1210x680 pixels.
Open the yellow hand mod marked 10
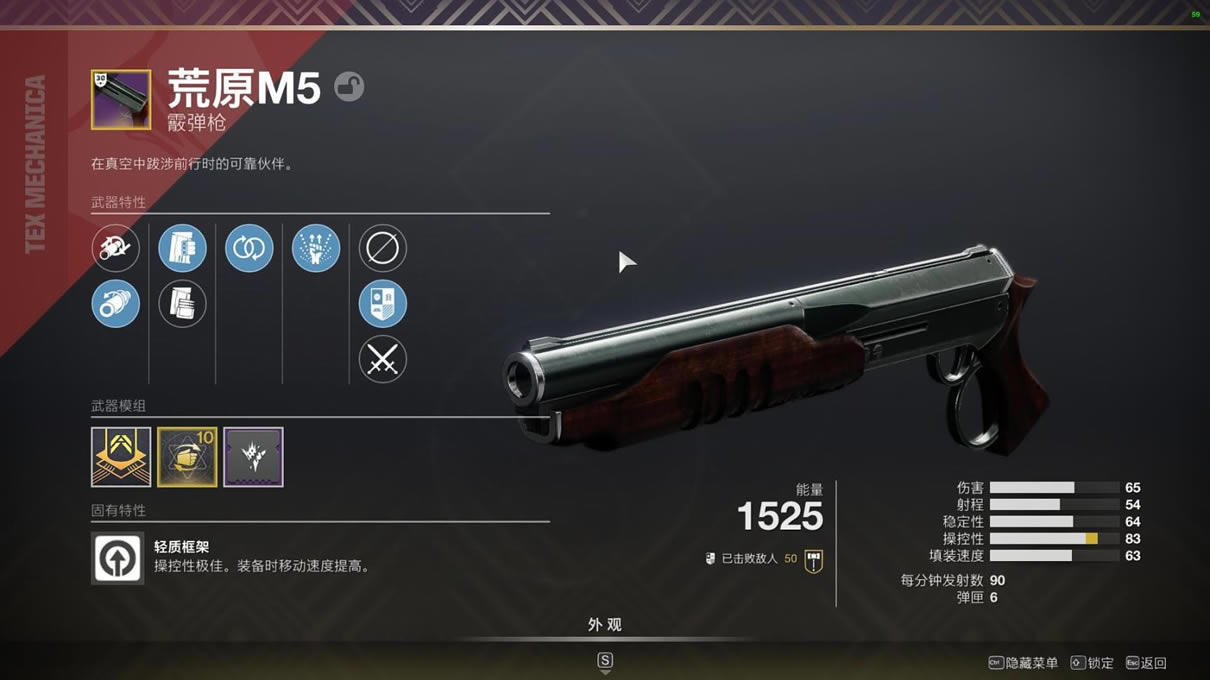pos(187,457)
